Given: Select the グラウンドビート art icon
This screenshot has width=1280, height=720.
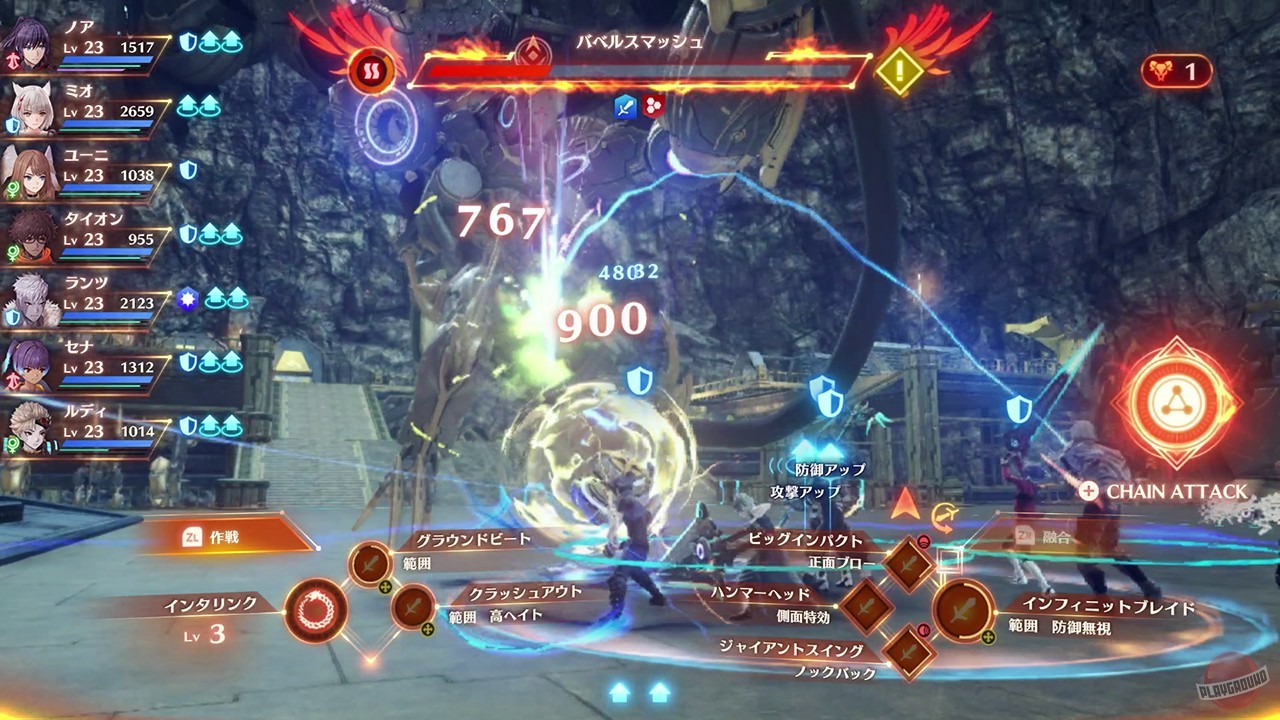Looking at the screenshot, I should tap(371, 562).
